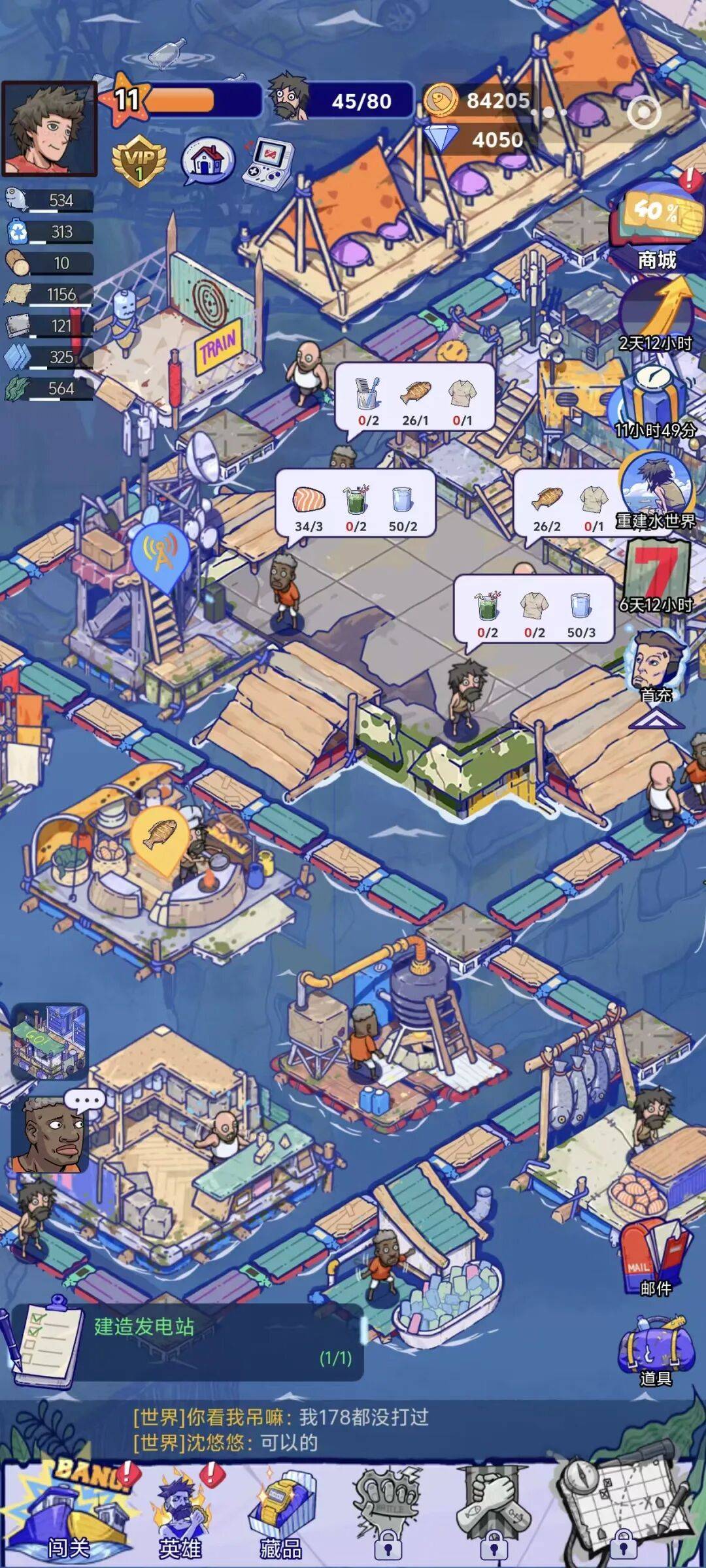This screenshot has height=1568, width=706.
Task: Open the 重建水世界 event
Action: 656,490
